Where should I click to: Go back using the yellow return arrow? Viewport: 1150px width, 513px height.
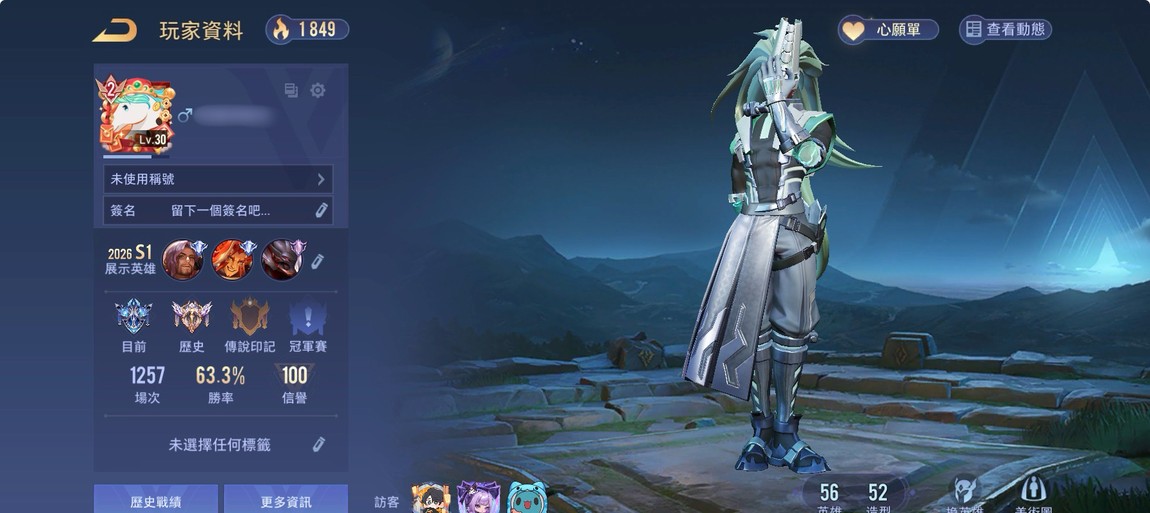(114, 31)
